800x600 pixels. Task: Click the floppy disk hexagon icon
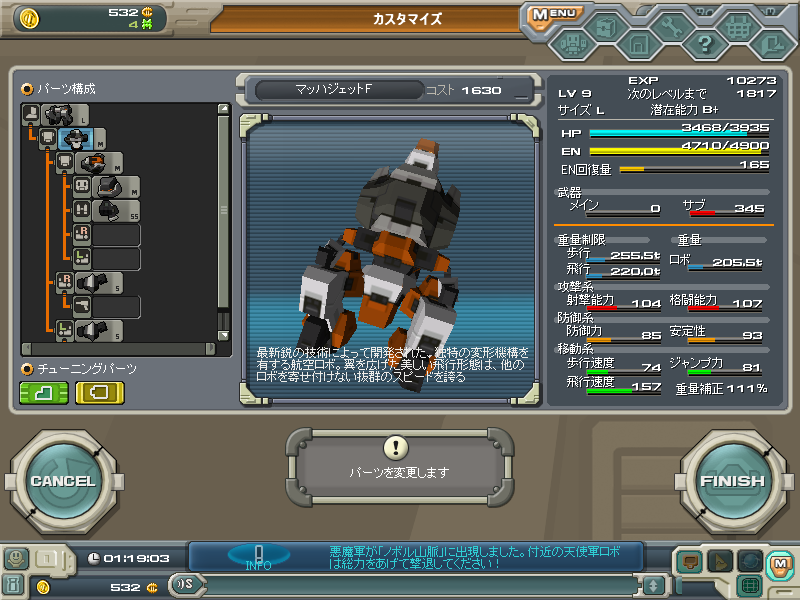tap(639, 44)
